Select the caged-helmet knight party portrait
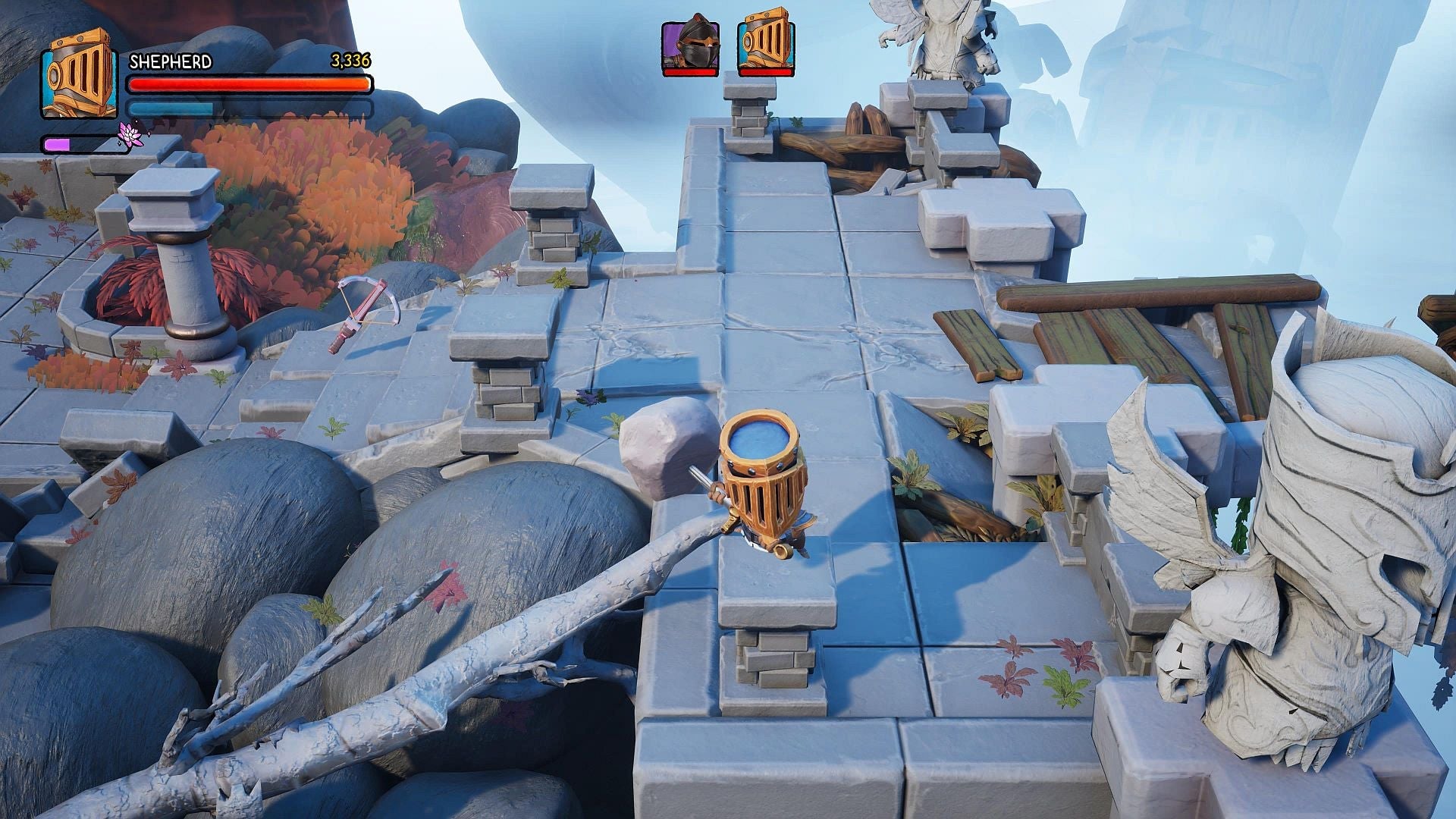This screenshot has width=1456, height=819. (766, 45)
